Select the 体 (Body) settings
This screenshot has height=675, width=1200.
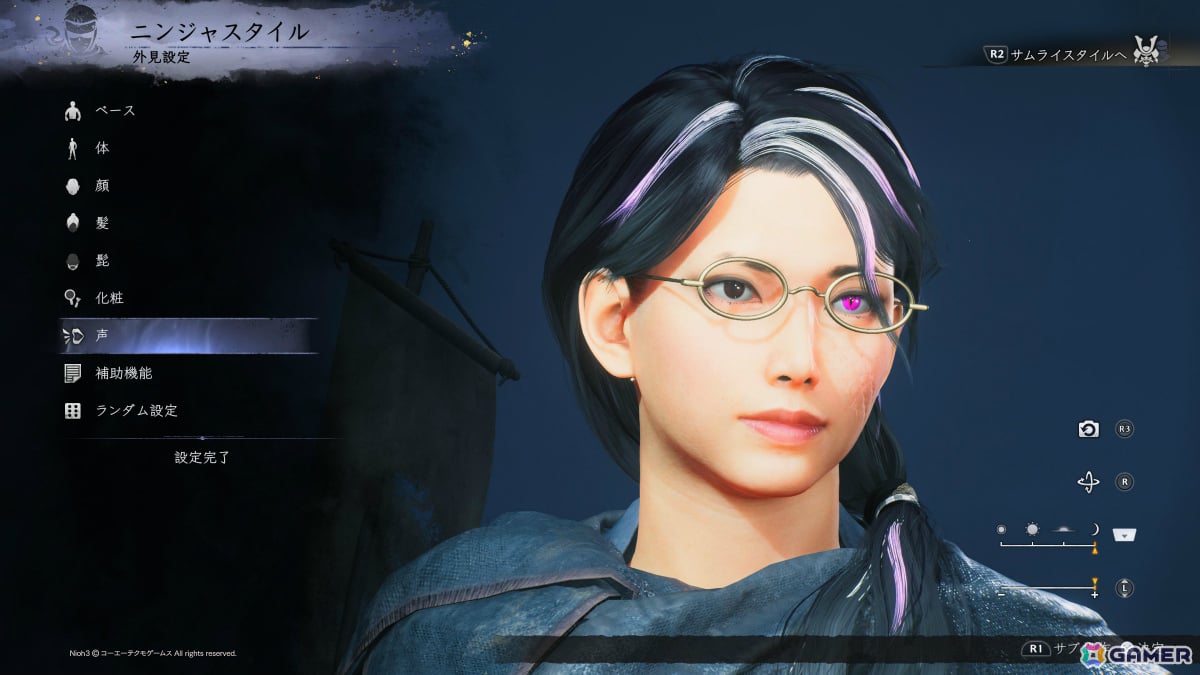coord(102,148)
